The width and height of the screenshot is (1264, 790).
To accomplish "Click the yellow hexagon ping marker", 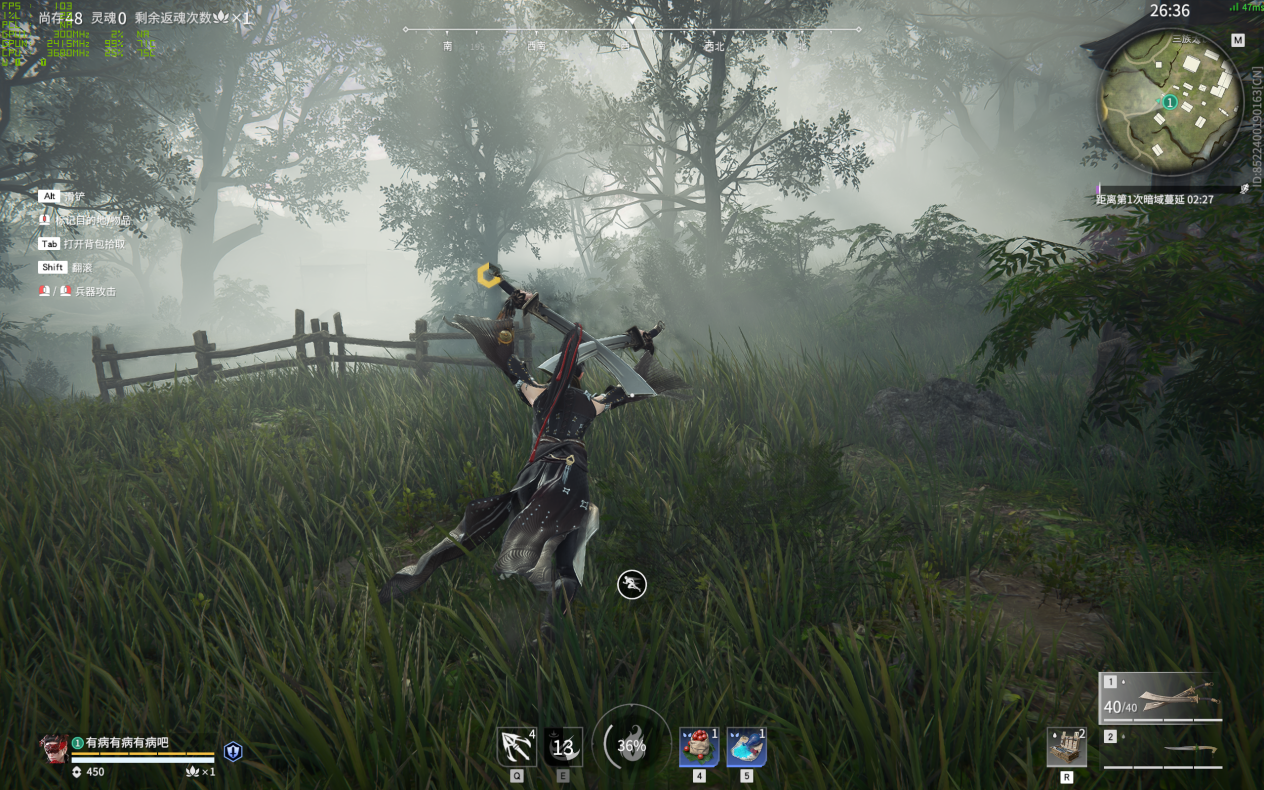I will [487, 275].
